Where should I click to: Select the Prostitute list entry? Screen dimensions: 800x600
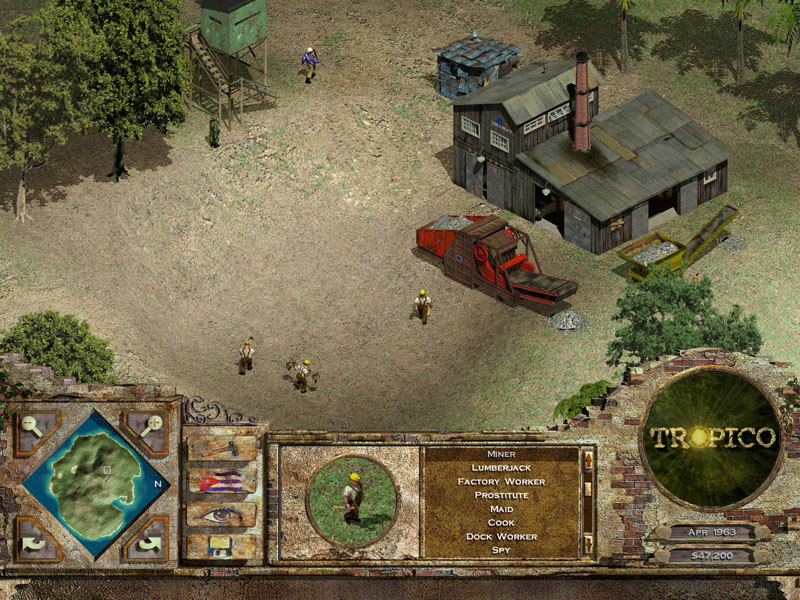(x=501, y=495)
